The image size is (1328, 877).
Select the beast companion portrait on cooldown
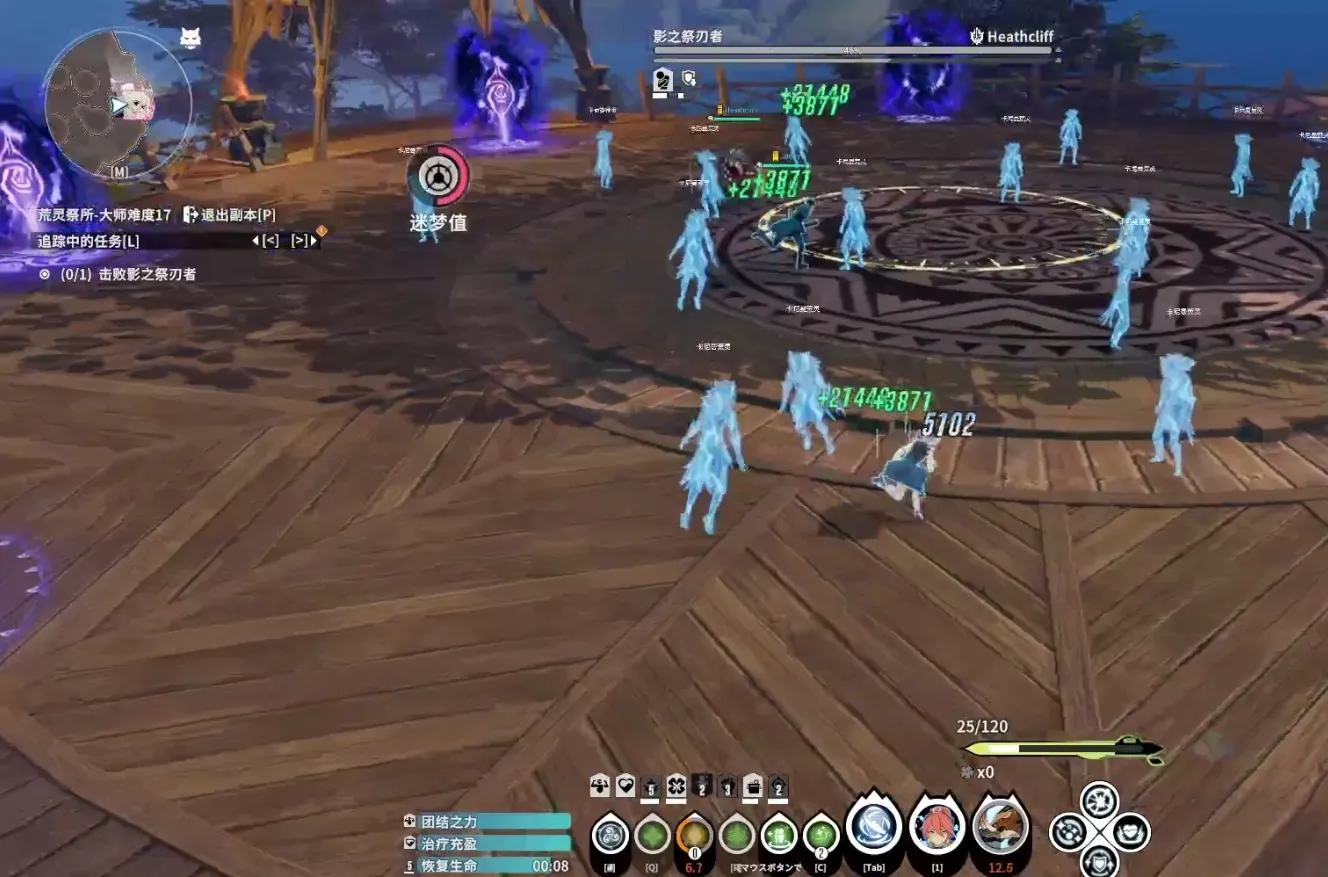tap(1000, 828)
